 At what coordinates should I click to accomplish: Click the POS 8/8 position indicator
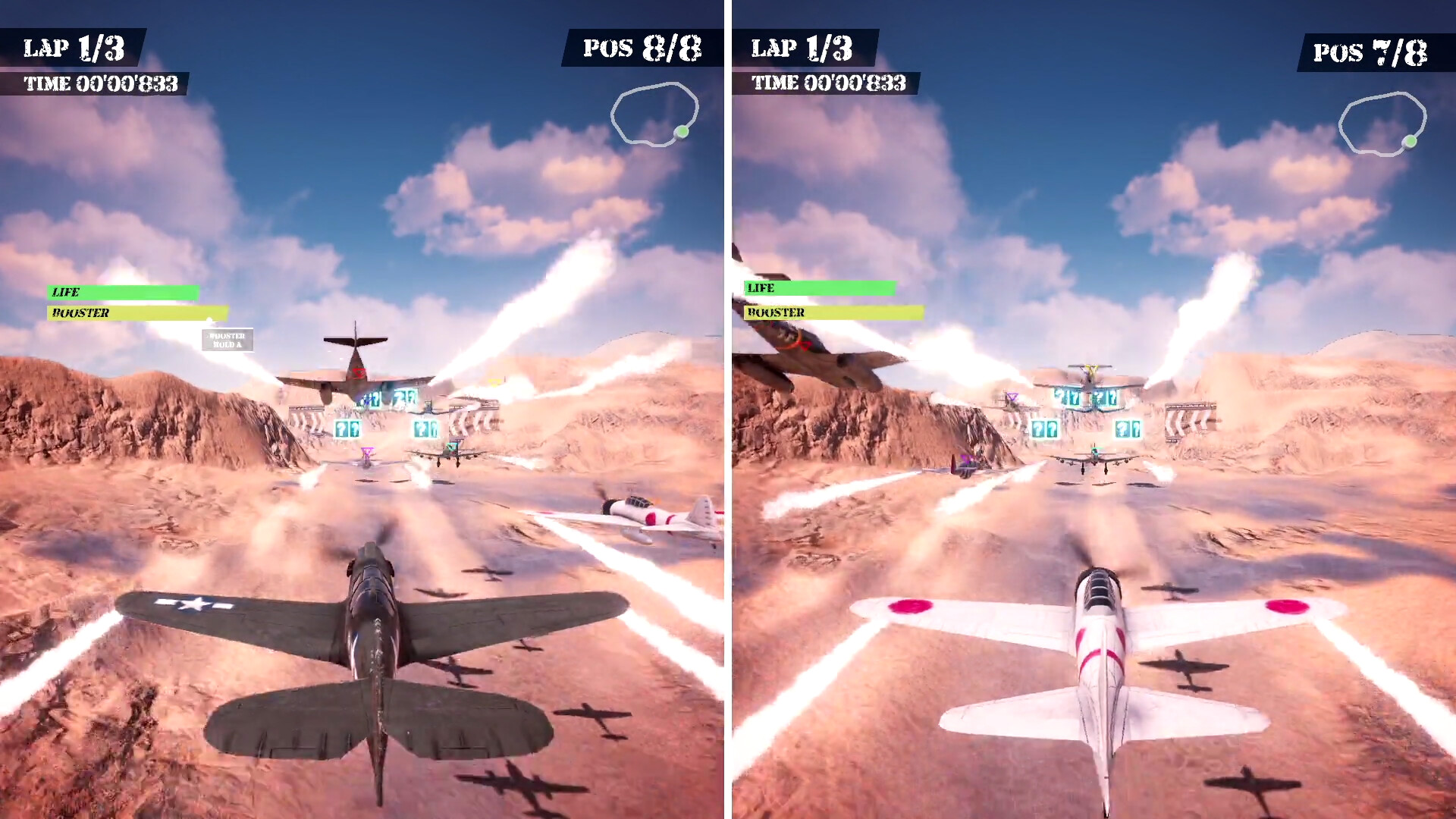(641, 47)
